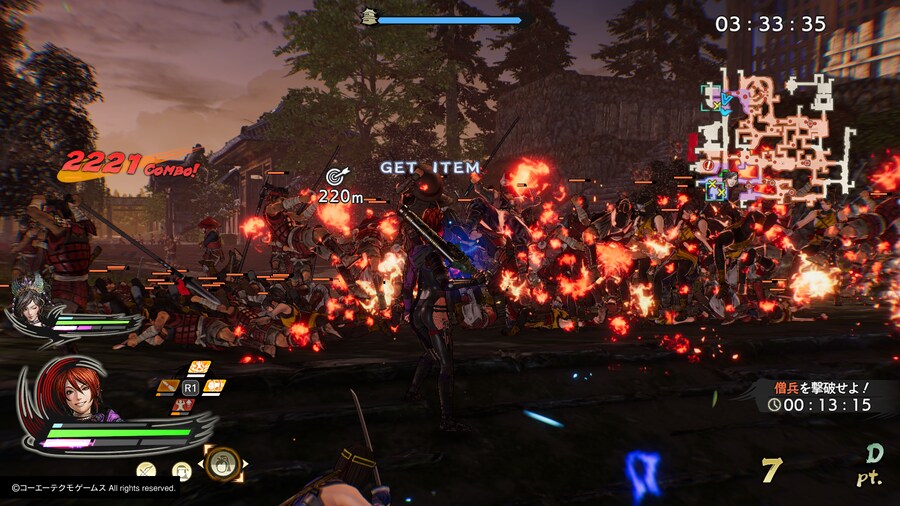Click the red exclamation marker on the minimap
The width and height of the screenshot is (900, 506).
point(709,165)
